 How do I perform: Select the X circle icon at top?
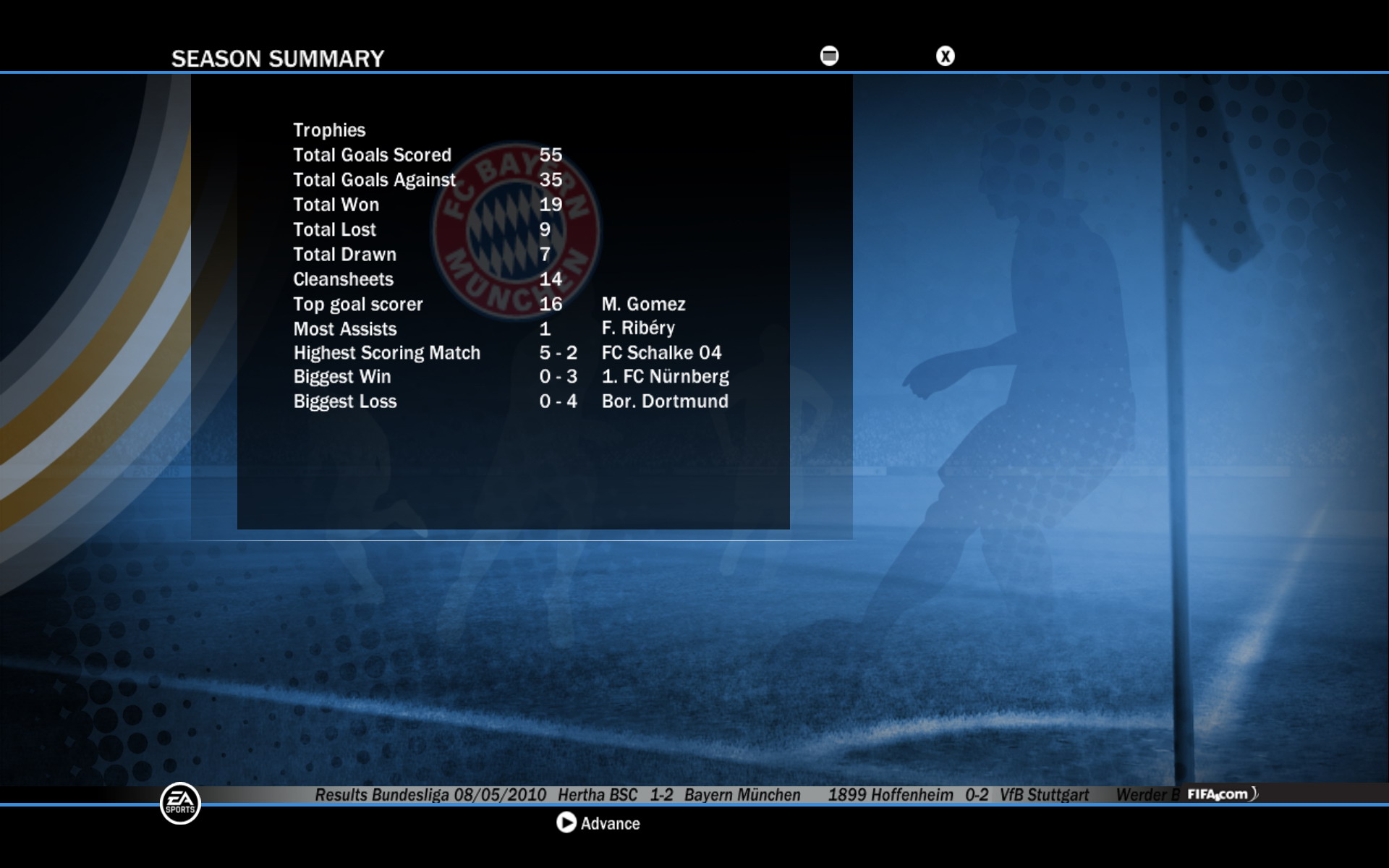click(x=946, y=54)
